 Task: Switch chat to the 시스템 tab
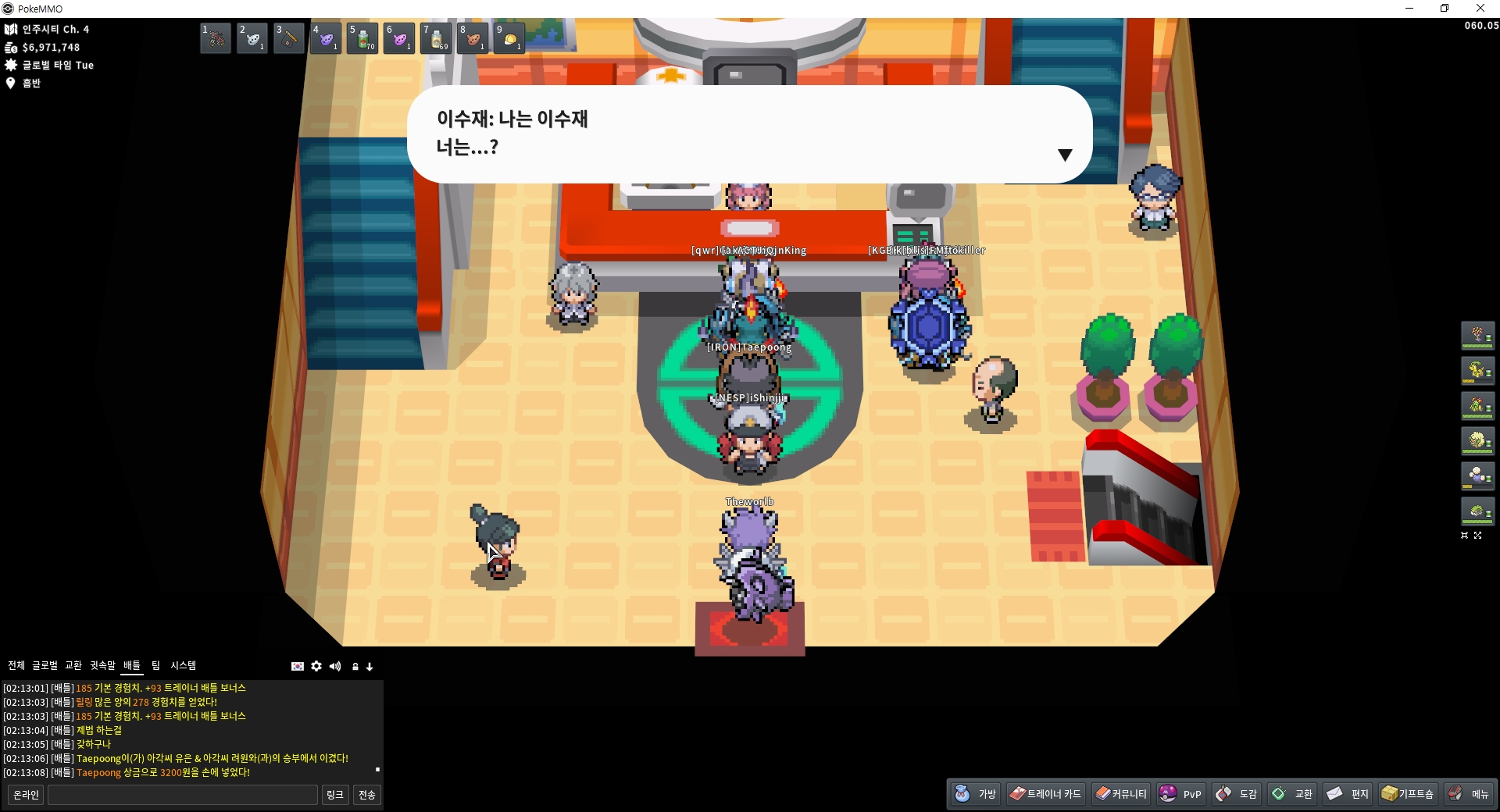[x=184, y=665]
